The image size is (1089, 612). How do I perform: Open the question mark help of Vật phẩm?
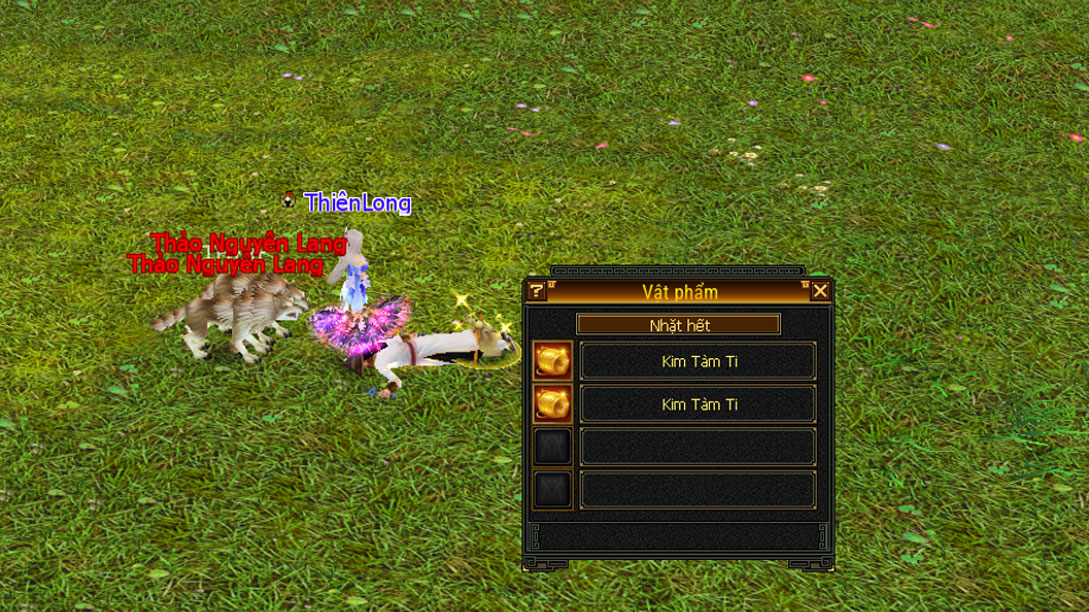point(537,291)
